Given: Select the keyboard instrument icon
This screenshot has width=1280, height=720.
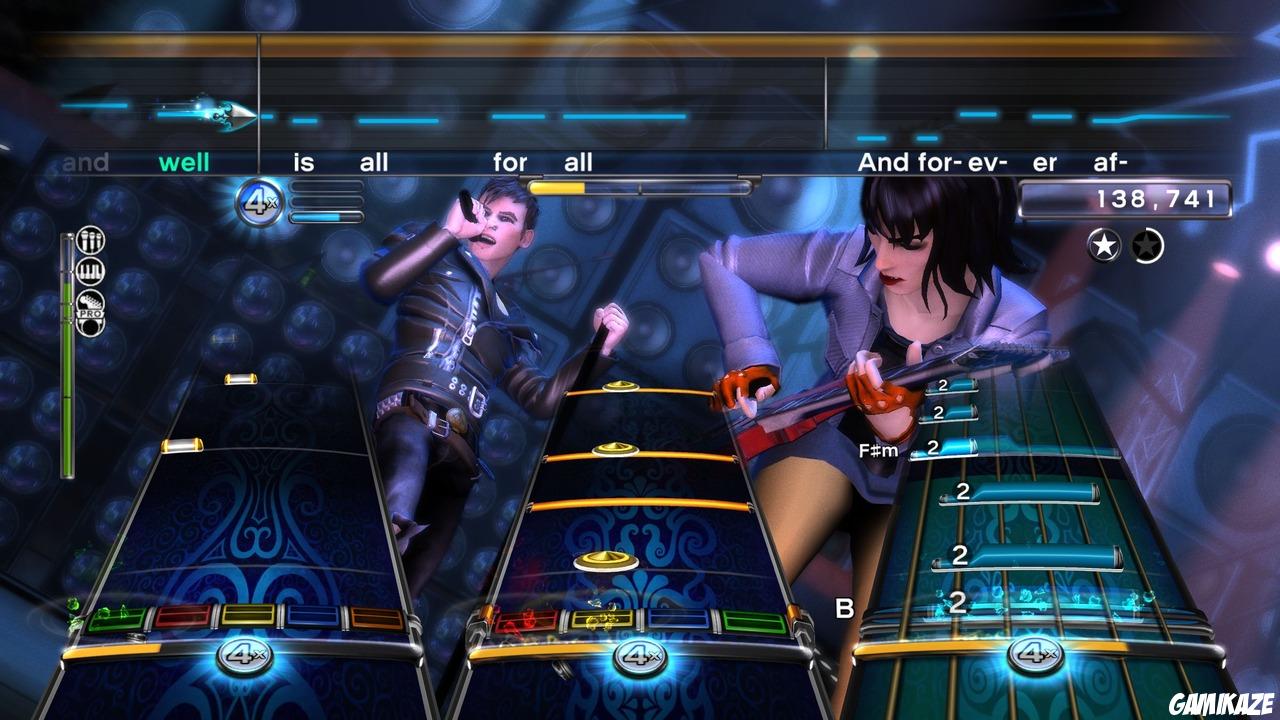Looking at the screenshot, I should [x=90, y=270].
